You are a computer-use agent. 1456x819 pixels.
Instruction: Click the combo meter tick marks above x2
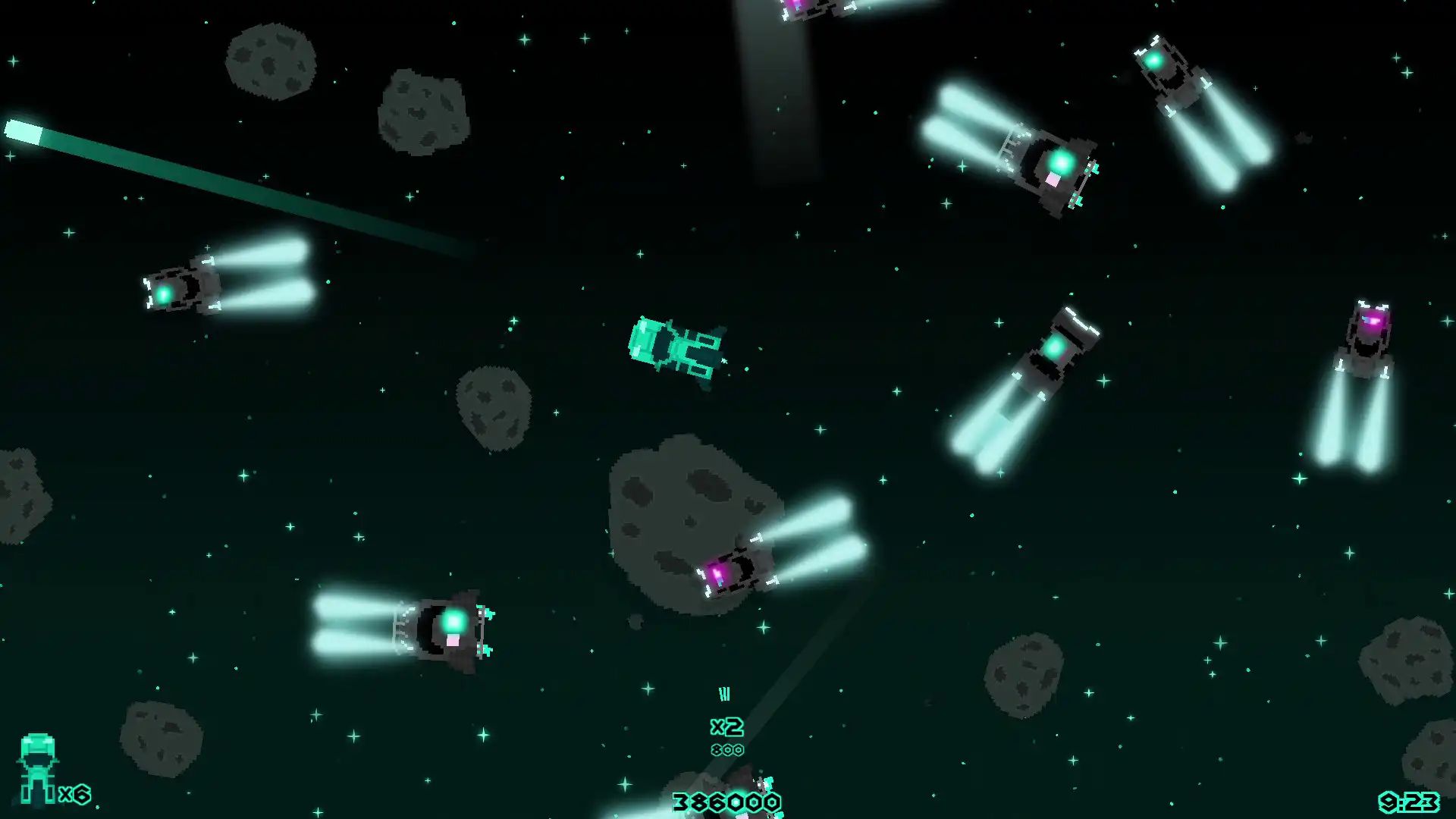pyautogui.click(x=725, y=692)
